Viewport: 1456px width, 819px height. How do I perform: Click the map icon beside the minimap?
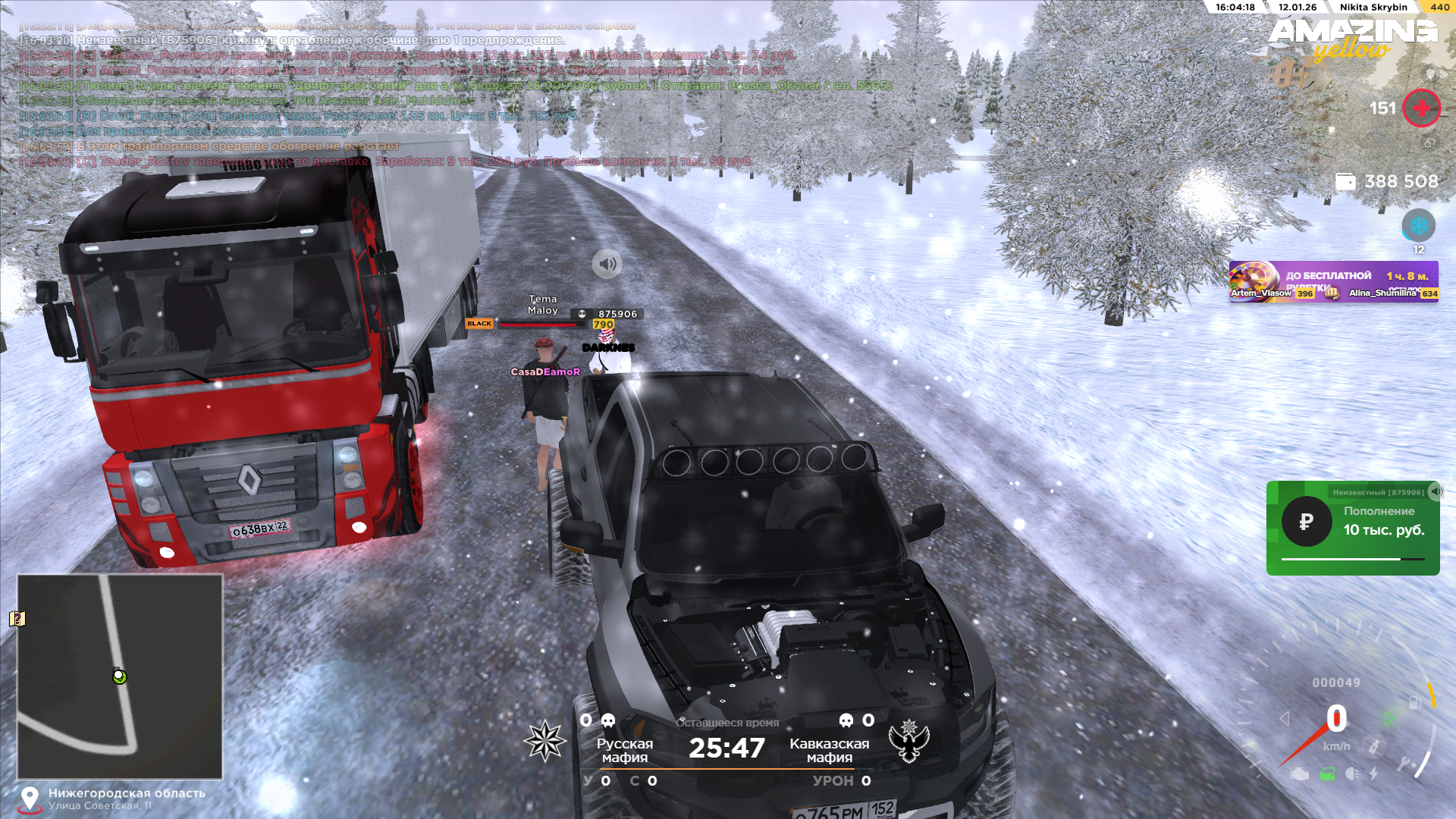tap(17, 619)
